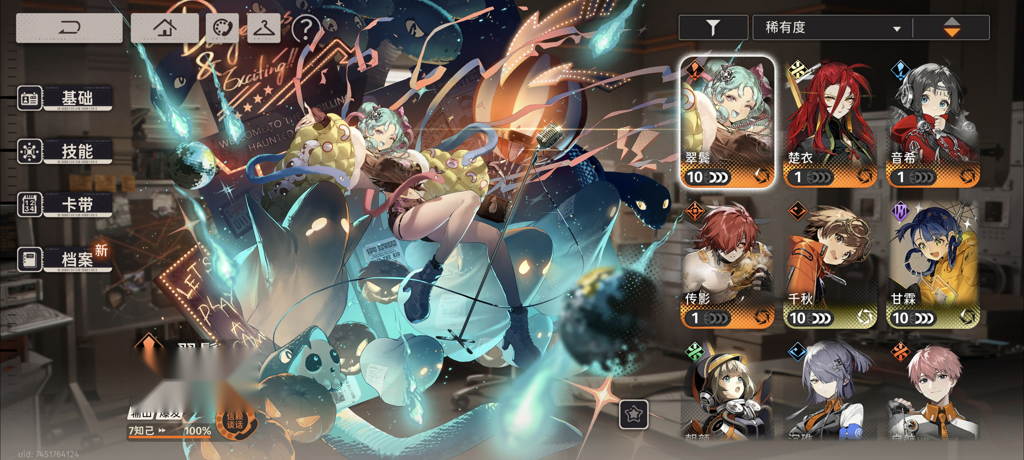This screenshot has width=1024, height=460.
Task: Open the funnel filter button
Action: tap(712, 28)
